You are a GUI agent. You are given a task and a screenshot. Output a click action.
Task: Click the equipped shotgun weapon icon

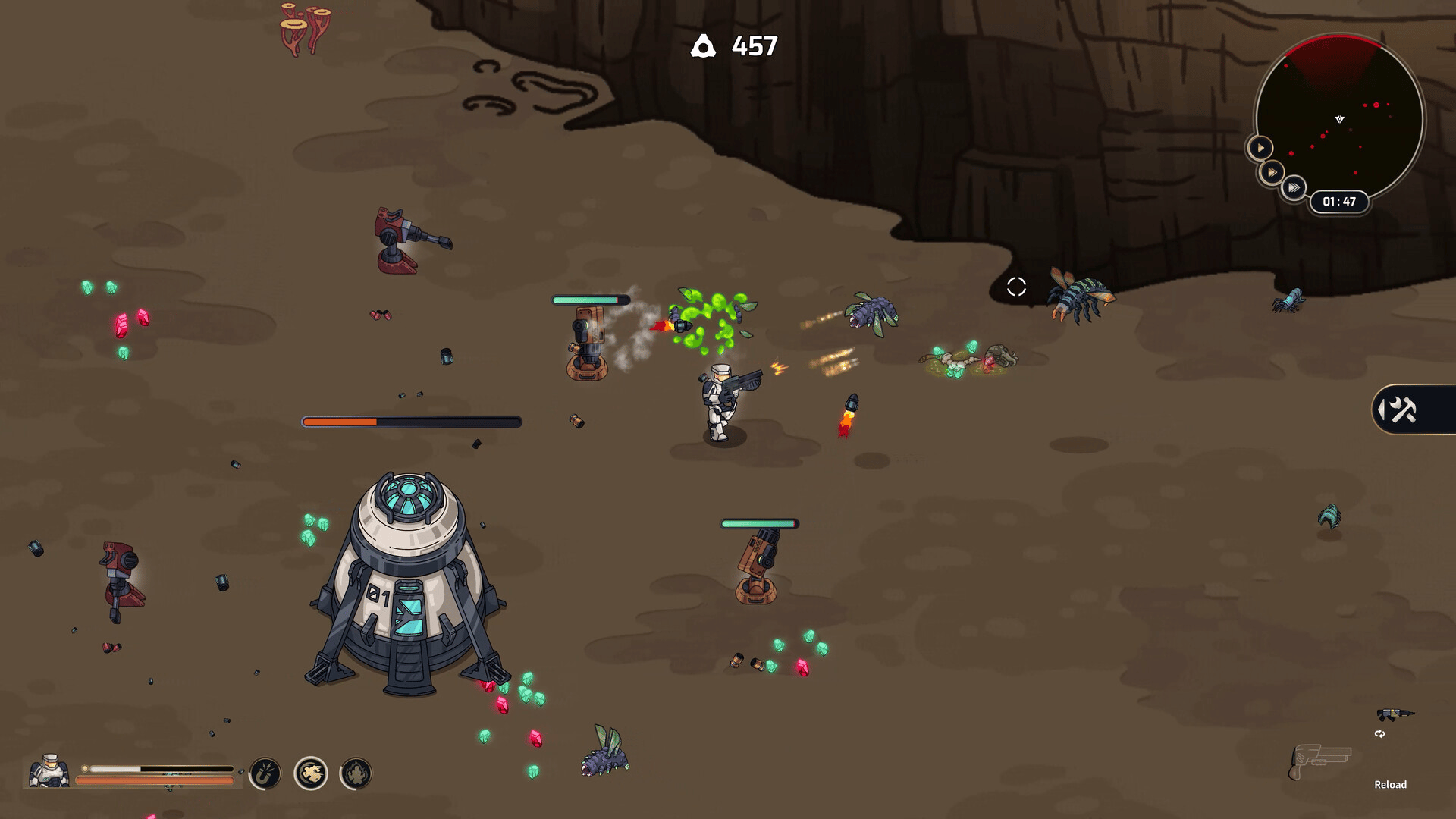pyautogui.click(x=1320, y=760)
